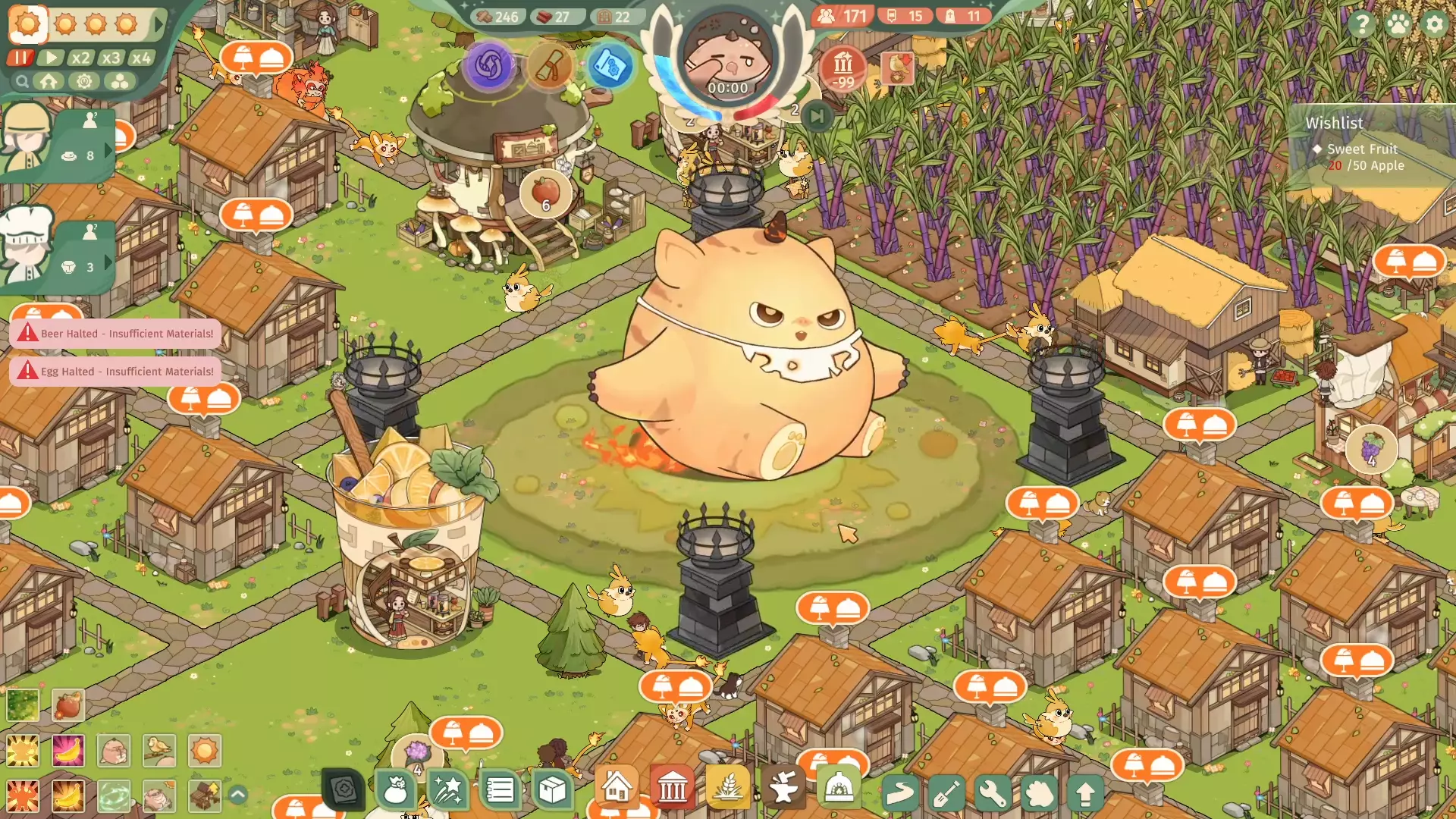1456x819 pixels.
Task: Resume normal speed with the play button
Action: (x=51, y=58)
